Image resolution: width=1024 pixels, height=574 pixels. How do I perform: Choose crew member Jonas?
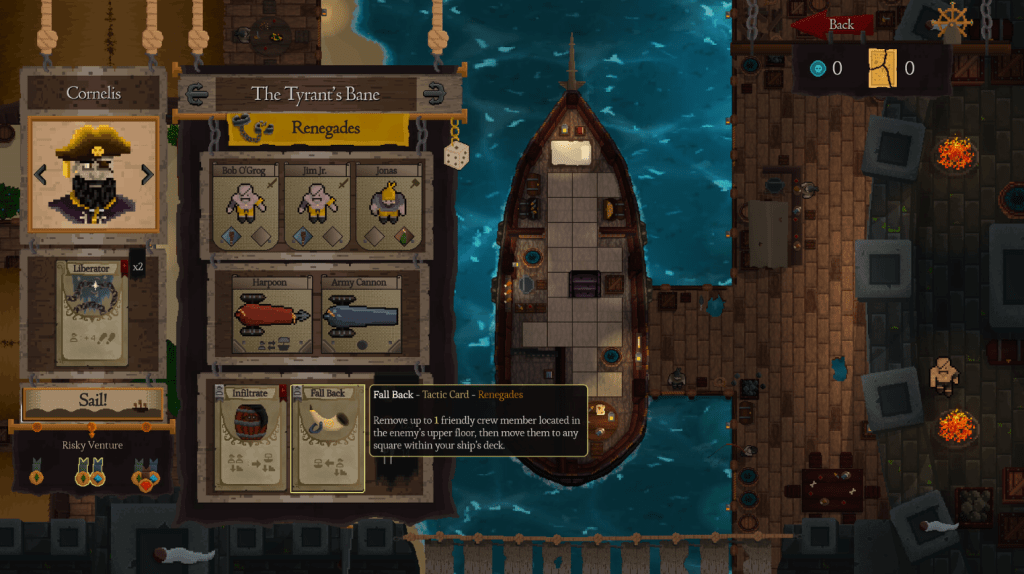[x=388, y=207]
